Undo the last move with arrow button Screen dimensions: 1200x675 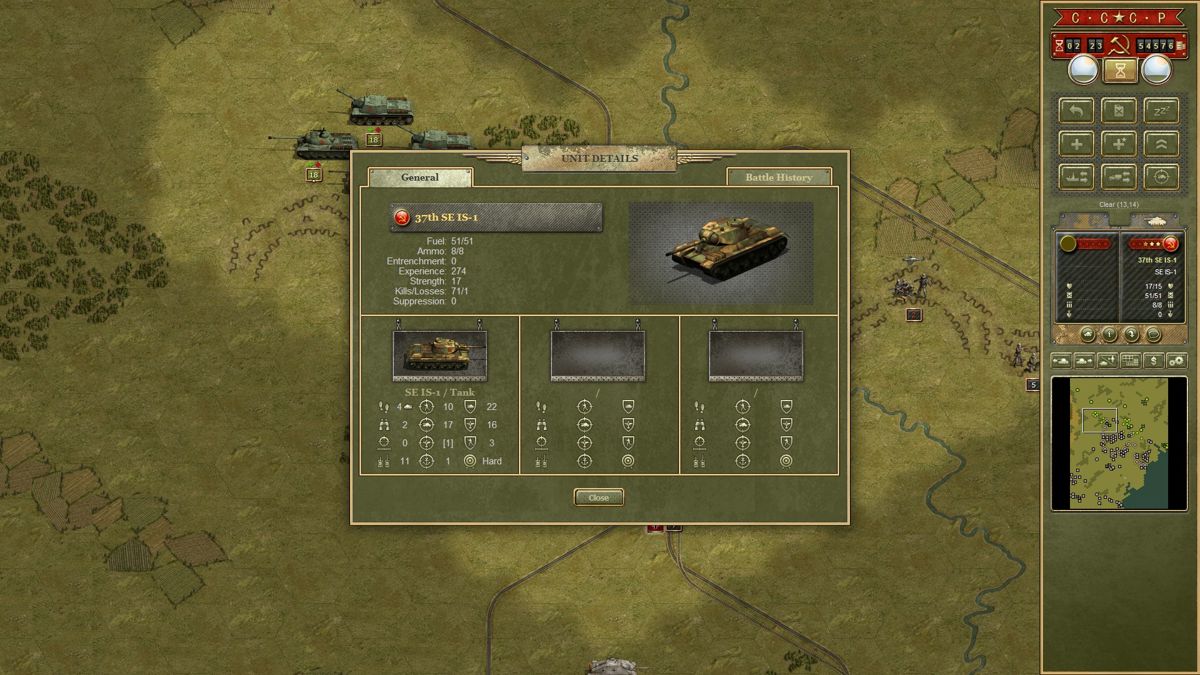point(1076,110)
